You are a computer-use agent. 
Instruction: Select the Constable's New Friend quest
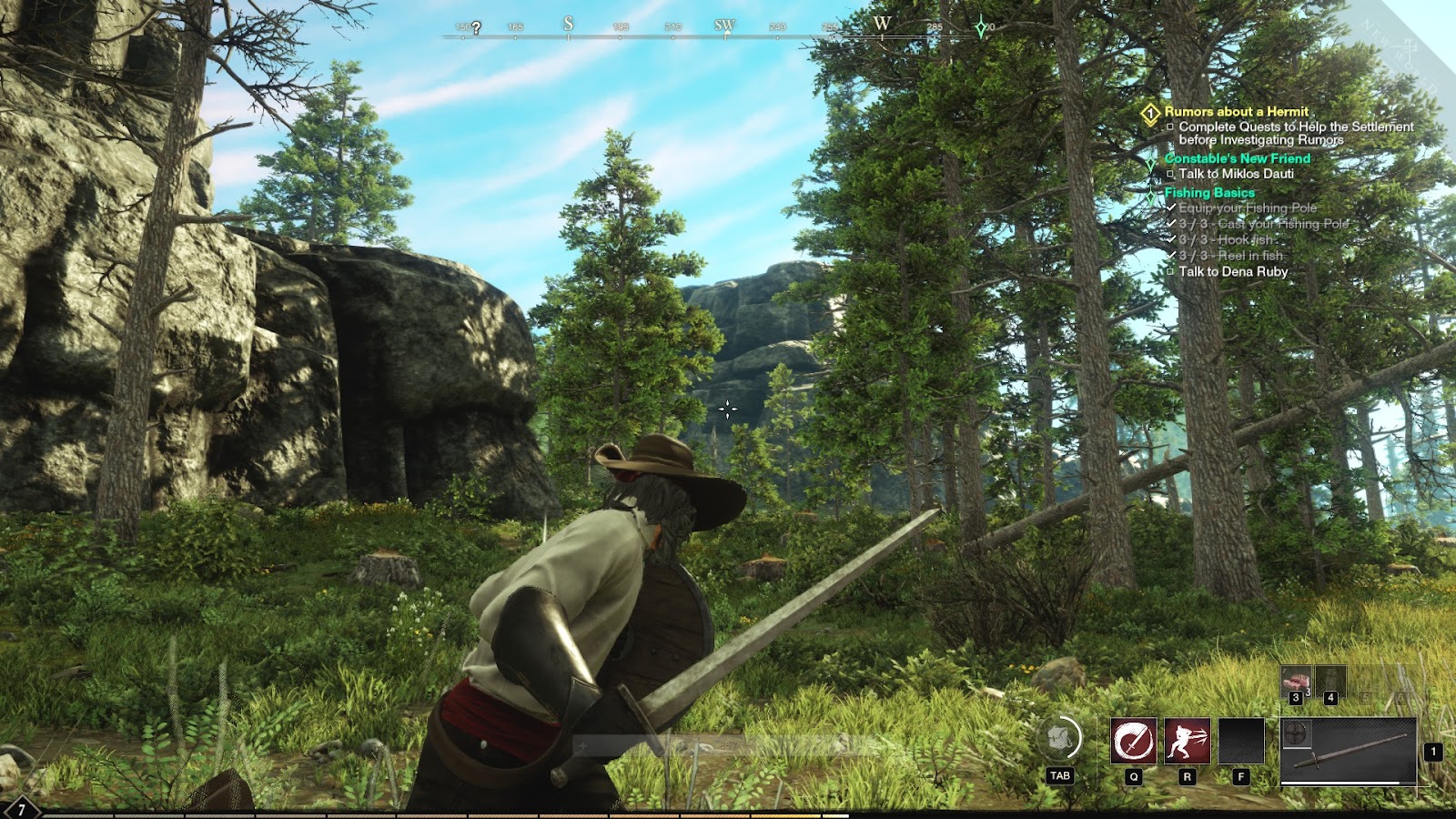[x=1237, y=158]
